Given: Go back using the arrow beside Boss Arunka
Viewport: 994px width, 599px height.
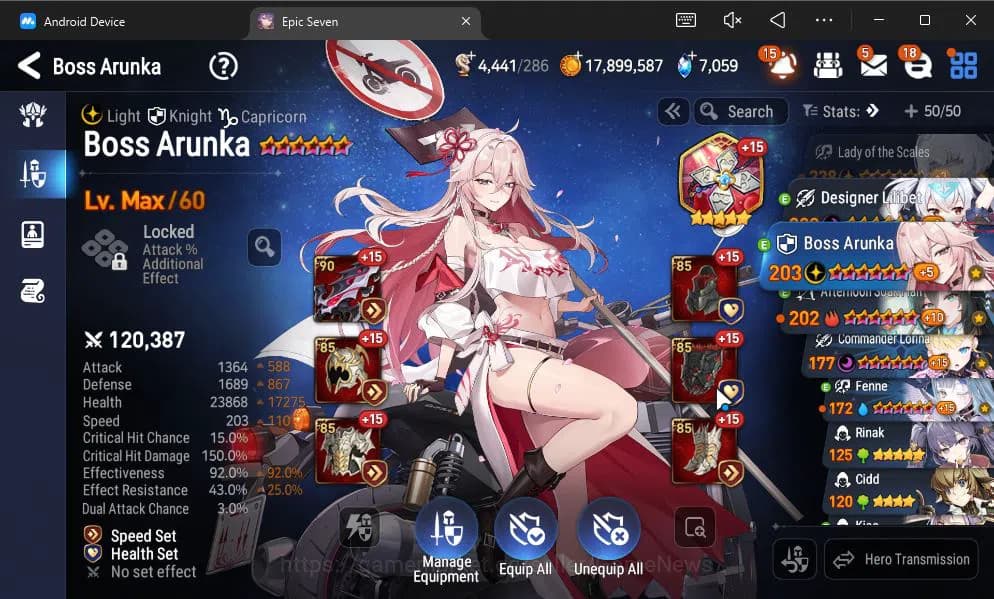Looking at the screenshot, I should pyautogui.click(x=29, y=67).
